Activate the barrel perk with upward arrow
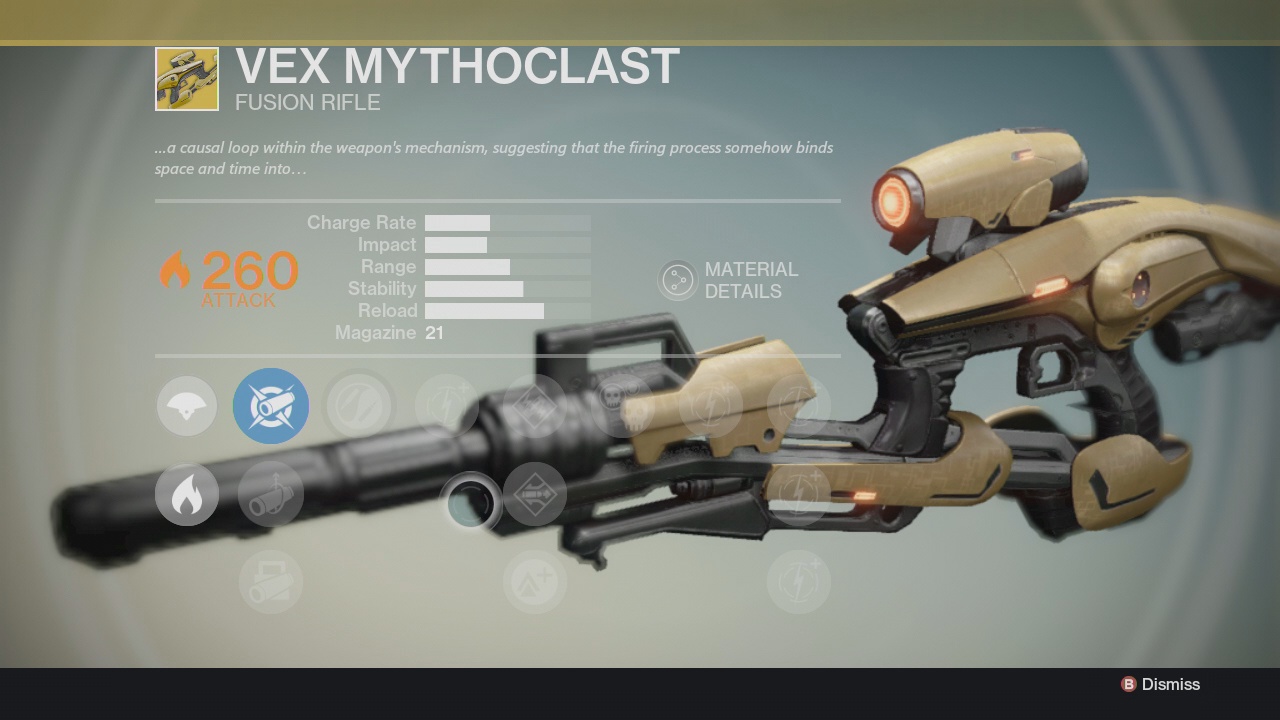Screen dimensions: 1280x720 click(271, 494)
